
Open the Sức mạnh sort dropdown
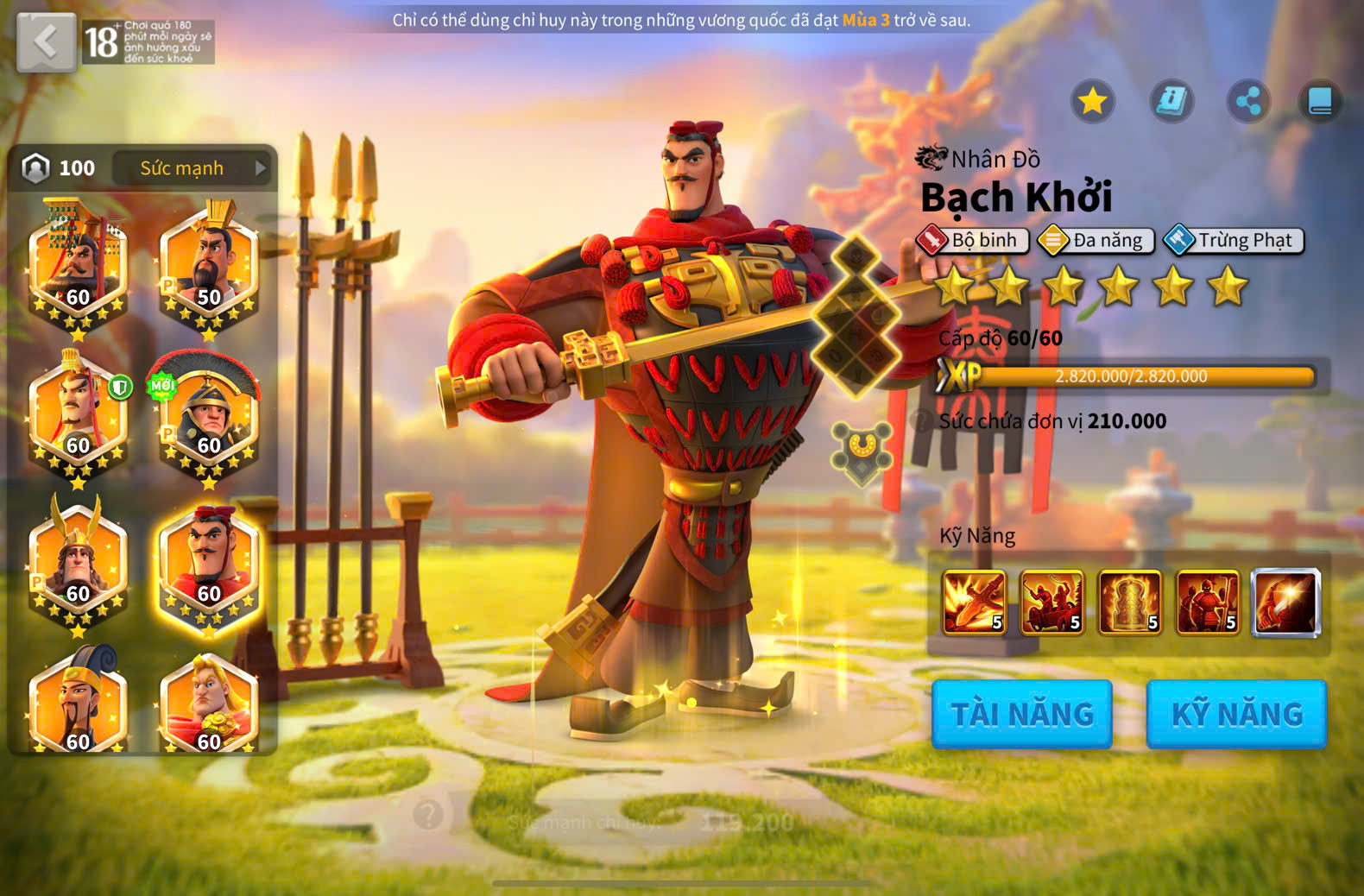coord(192,168)
